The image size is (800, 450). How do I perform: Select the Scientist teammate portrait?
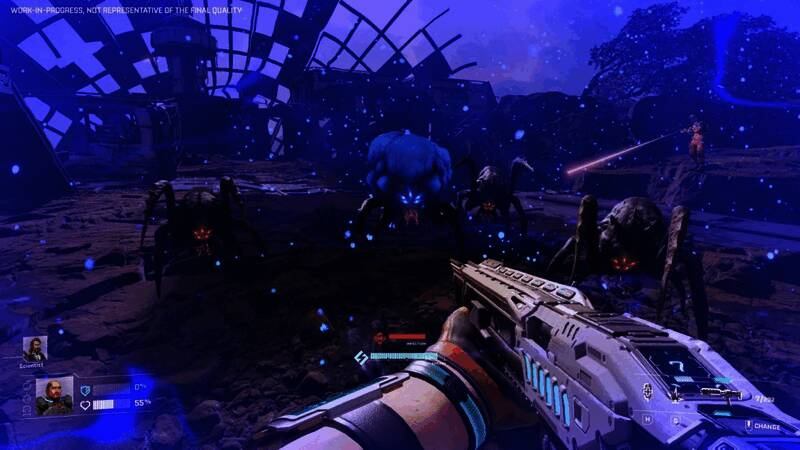[x=35, y=349]
